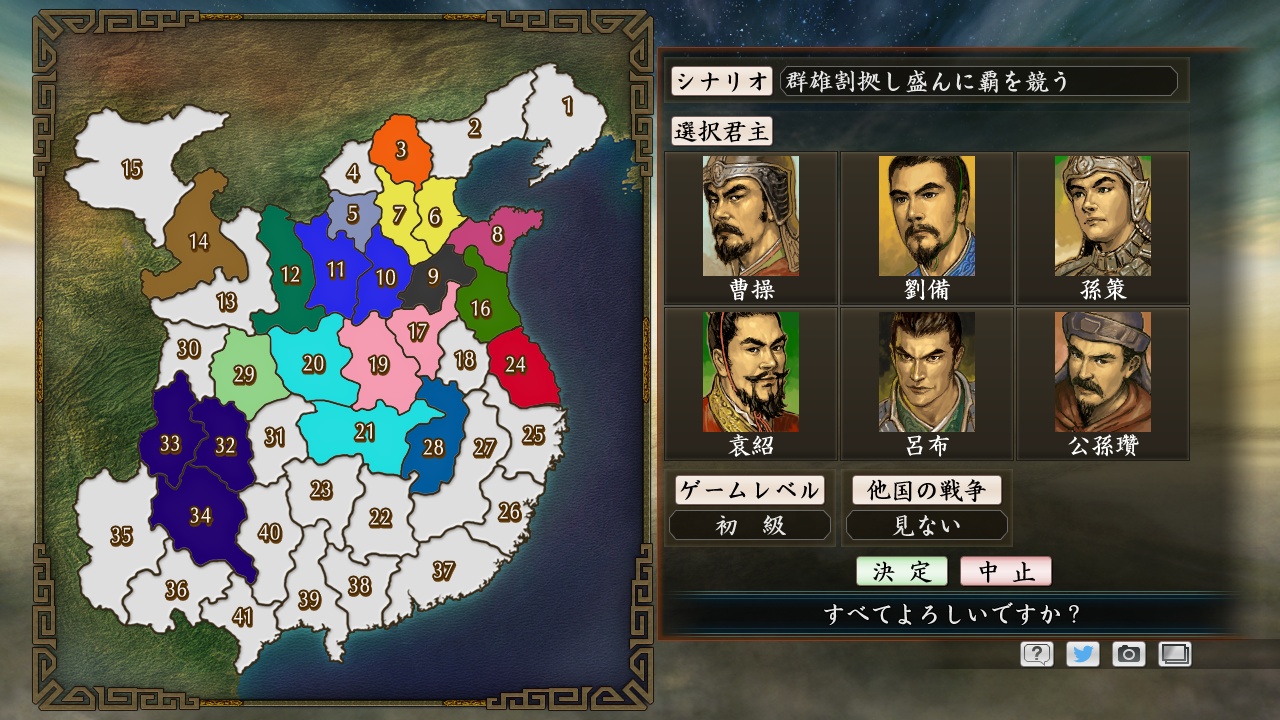Select Sun Ce's portrait

pos(1103,215)
